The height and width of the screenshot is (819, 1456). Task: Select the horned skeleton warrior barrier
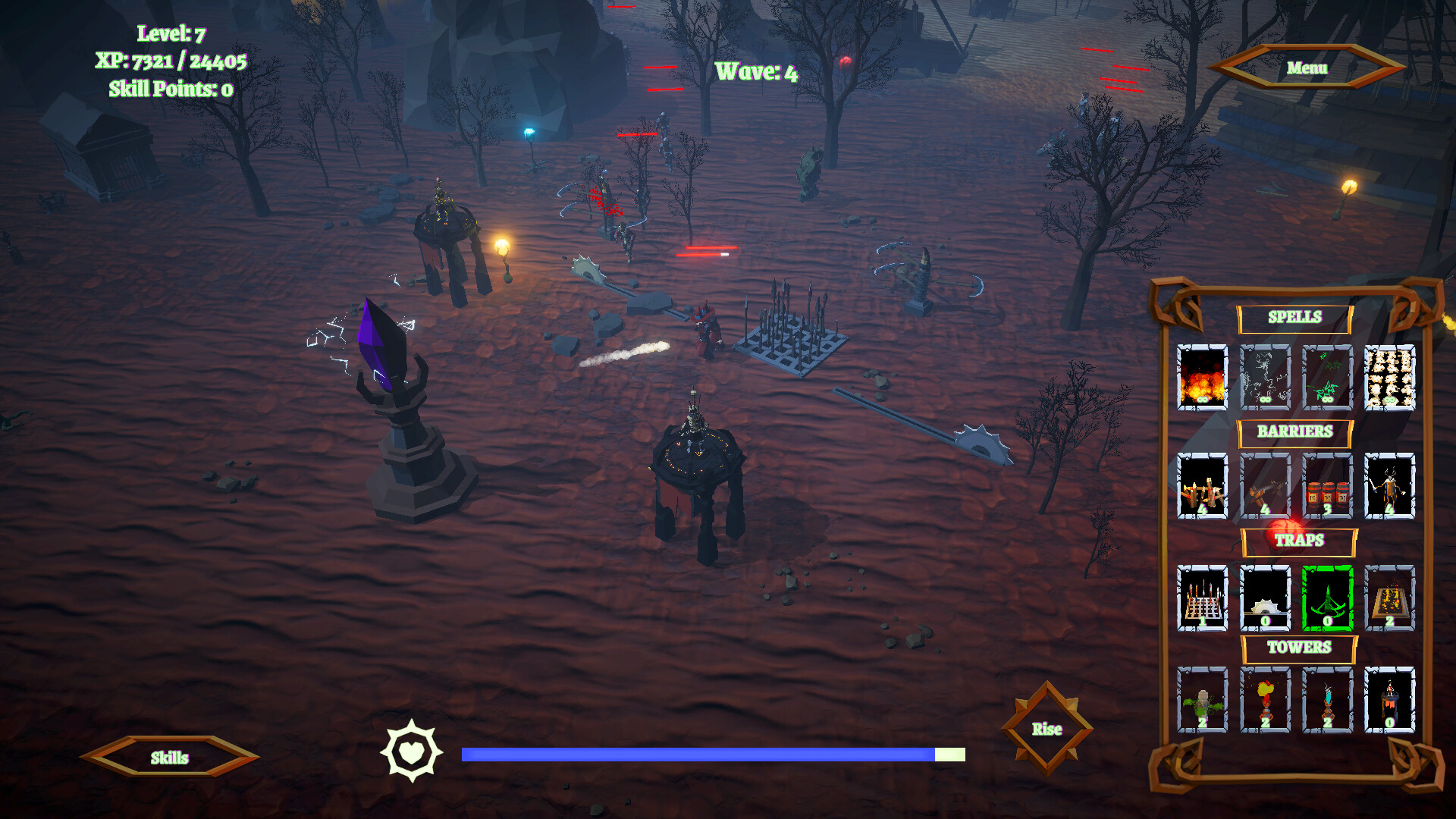[1389, 486]
